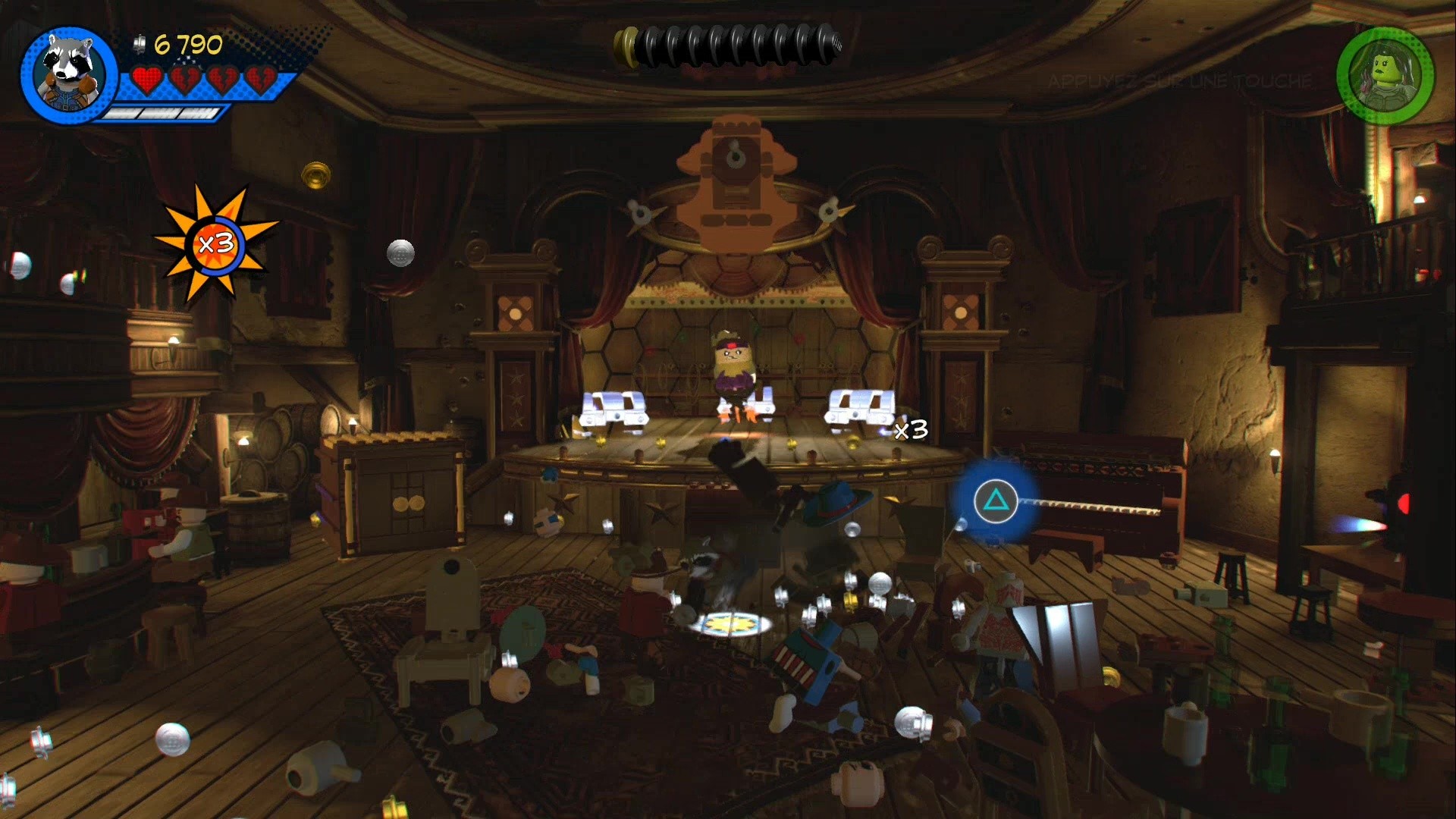Image resolution: width=1456 pixels, height=819 pixels.
Task: Click the first red heart in health bar
Action: [146, 78]
